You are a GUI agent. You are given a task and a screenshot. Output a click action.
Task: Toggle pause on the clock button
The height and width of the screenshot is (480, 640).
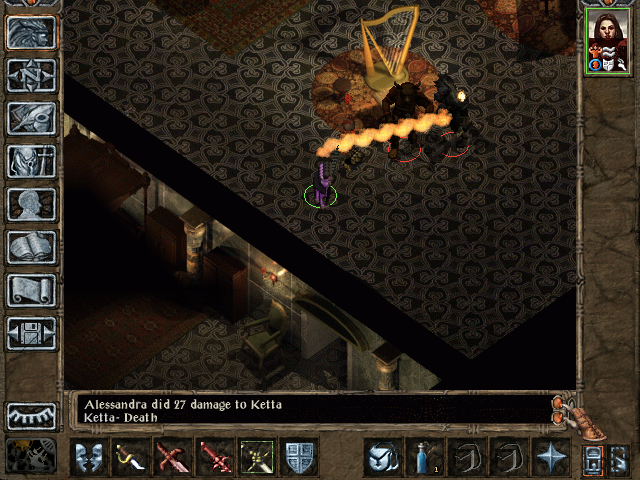pyautogui.click(x=31, y=455)
